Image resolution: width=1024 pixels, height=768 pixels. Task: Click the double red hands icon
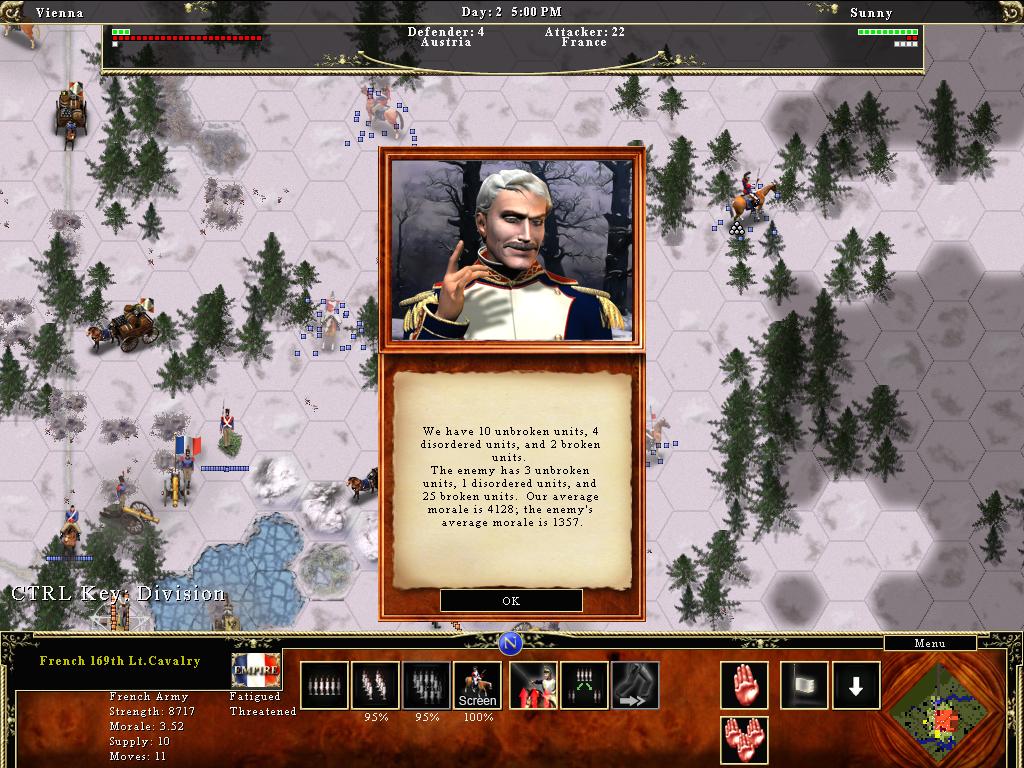pyautogui.click(x=744, y=740)
